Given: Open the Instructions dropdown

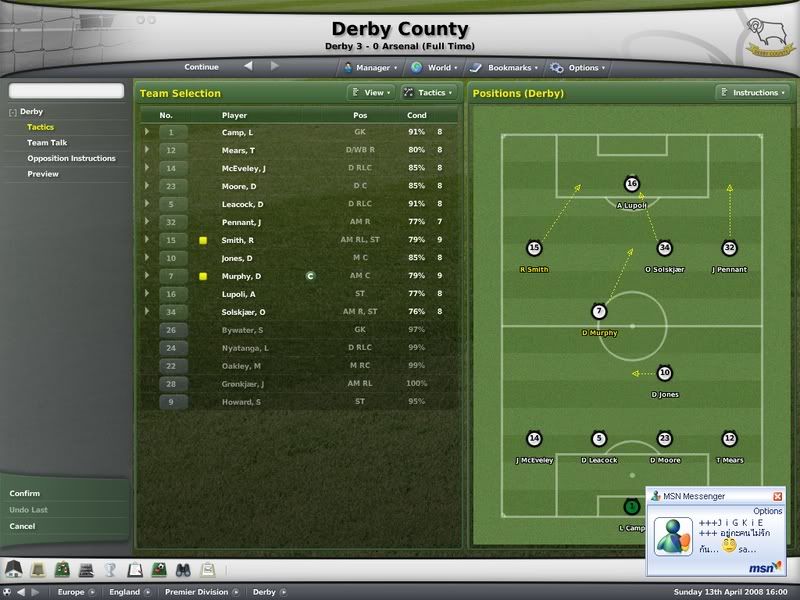Looking at the screenshot, I should tap(751, 93).
